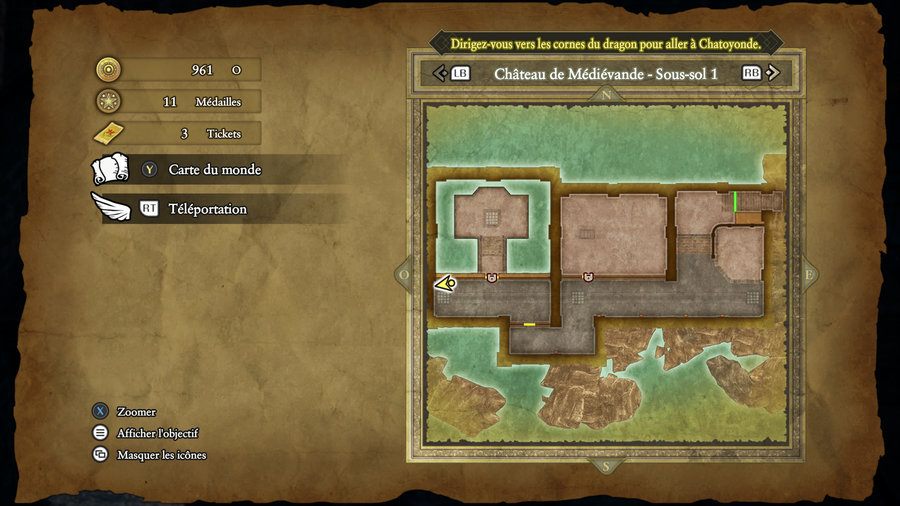Image resolution: width=900 pixels, height=506 pixels.
Task: Click the green door marker on map
Action: tap(735, 201)
